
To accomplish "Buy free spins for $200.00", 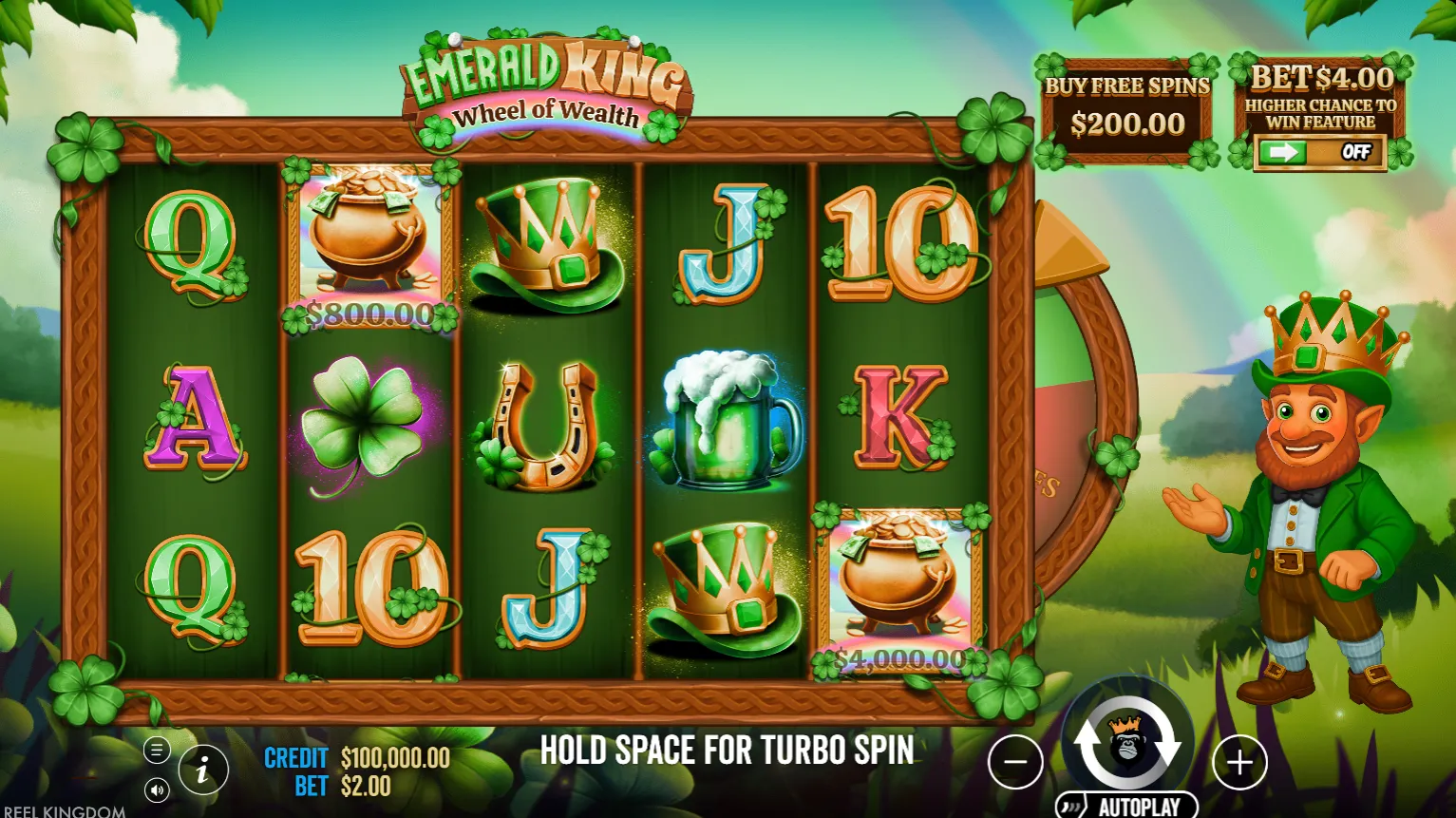I will click(x=1126, y=110).
